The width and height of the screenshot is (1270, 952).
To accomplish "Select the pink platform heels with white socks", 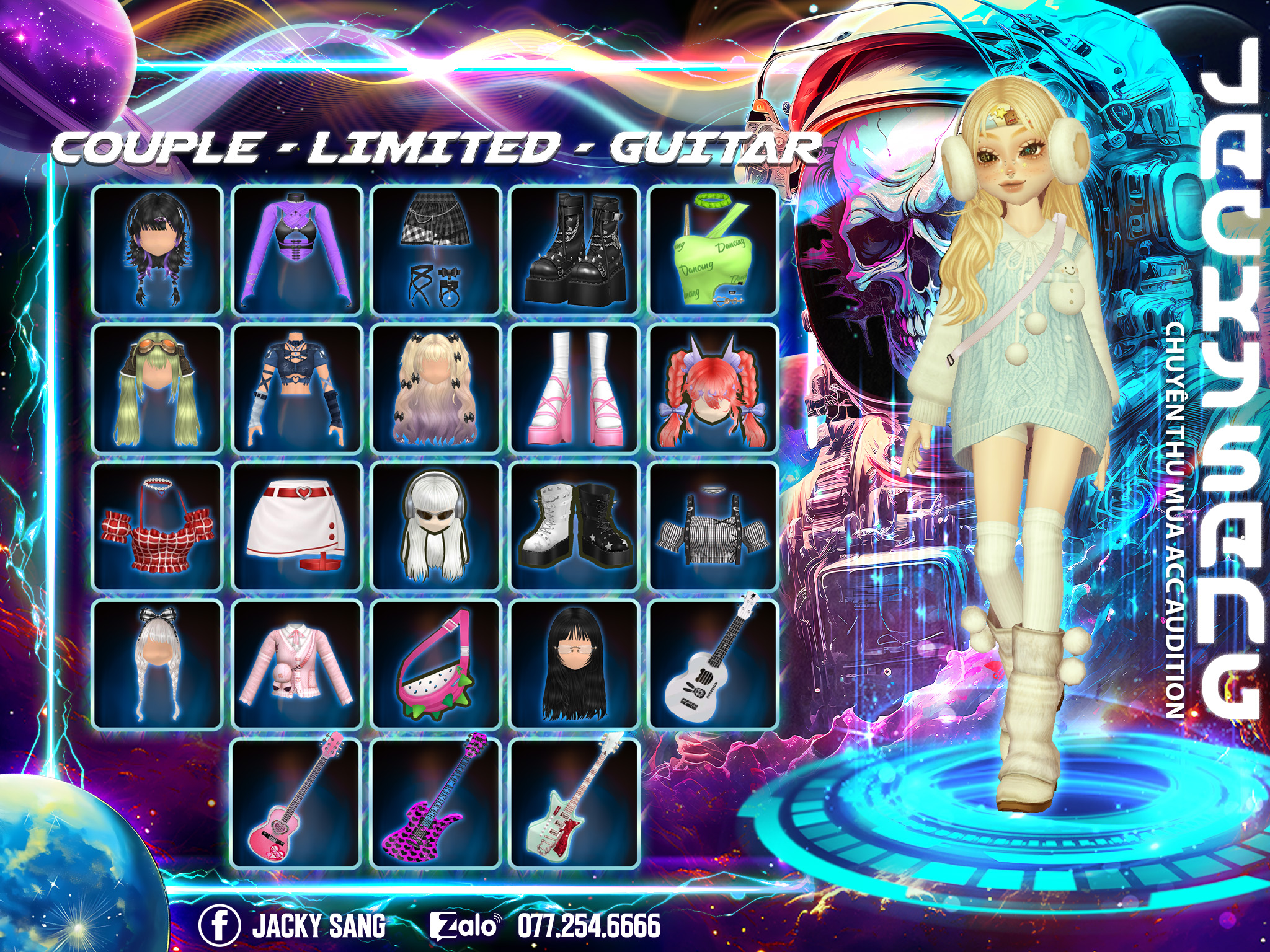I will click(575, 389).
